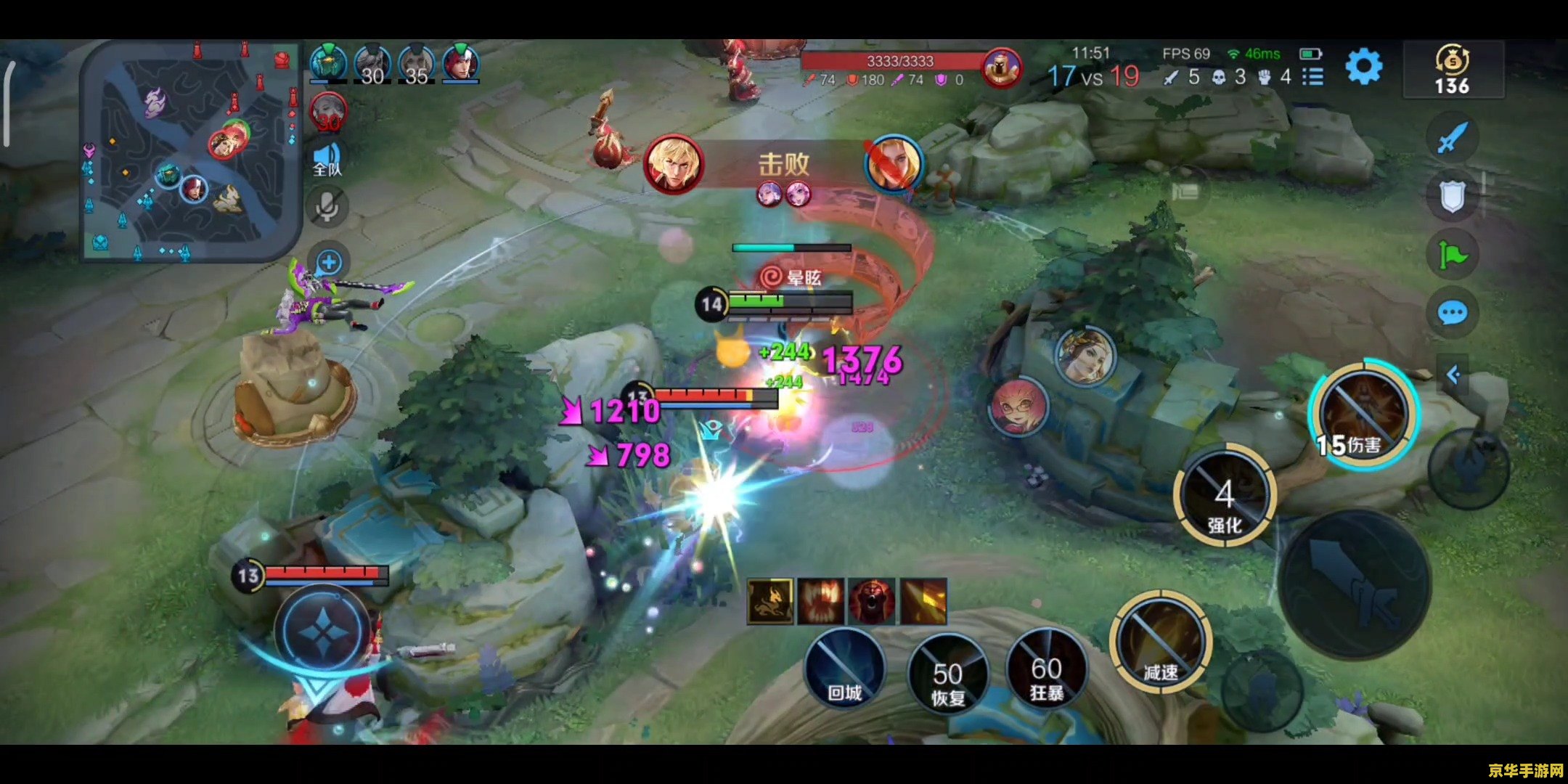
Task: Use the 回城 recall button
Action: coord(845,668)
